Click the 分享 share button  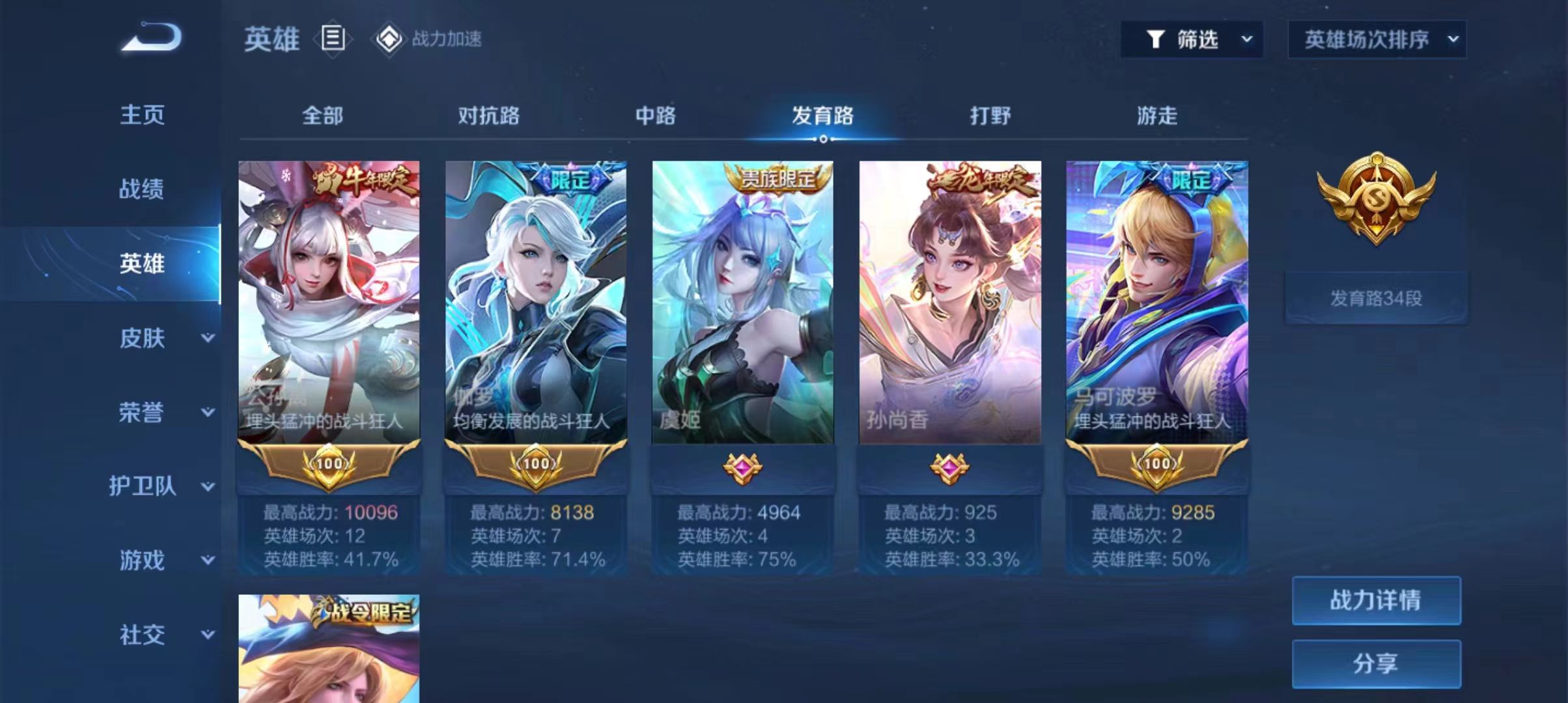click(x=1376, y=663)
